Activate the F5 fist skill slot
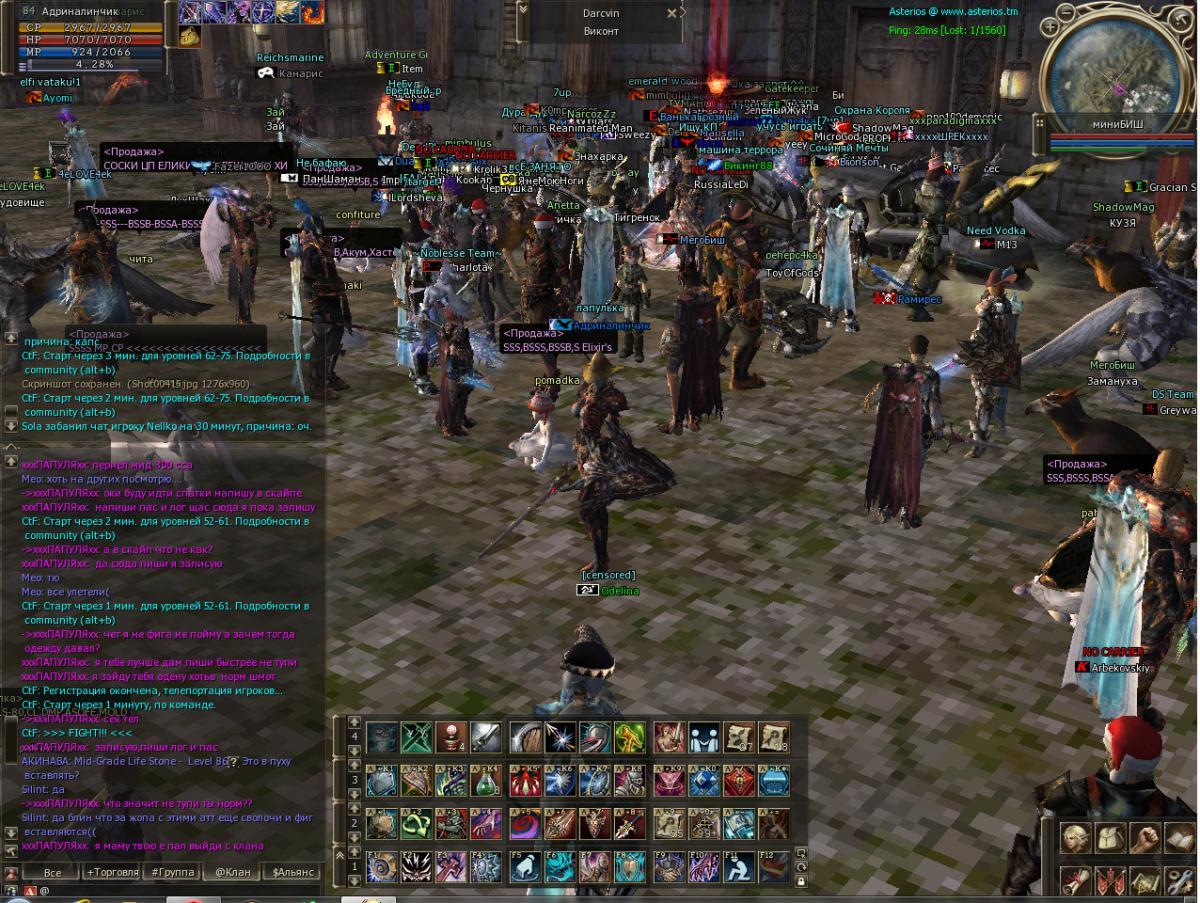 coord(525,867)
